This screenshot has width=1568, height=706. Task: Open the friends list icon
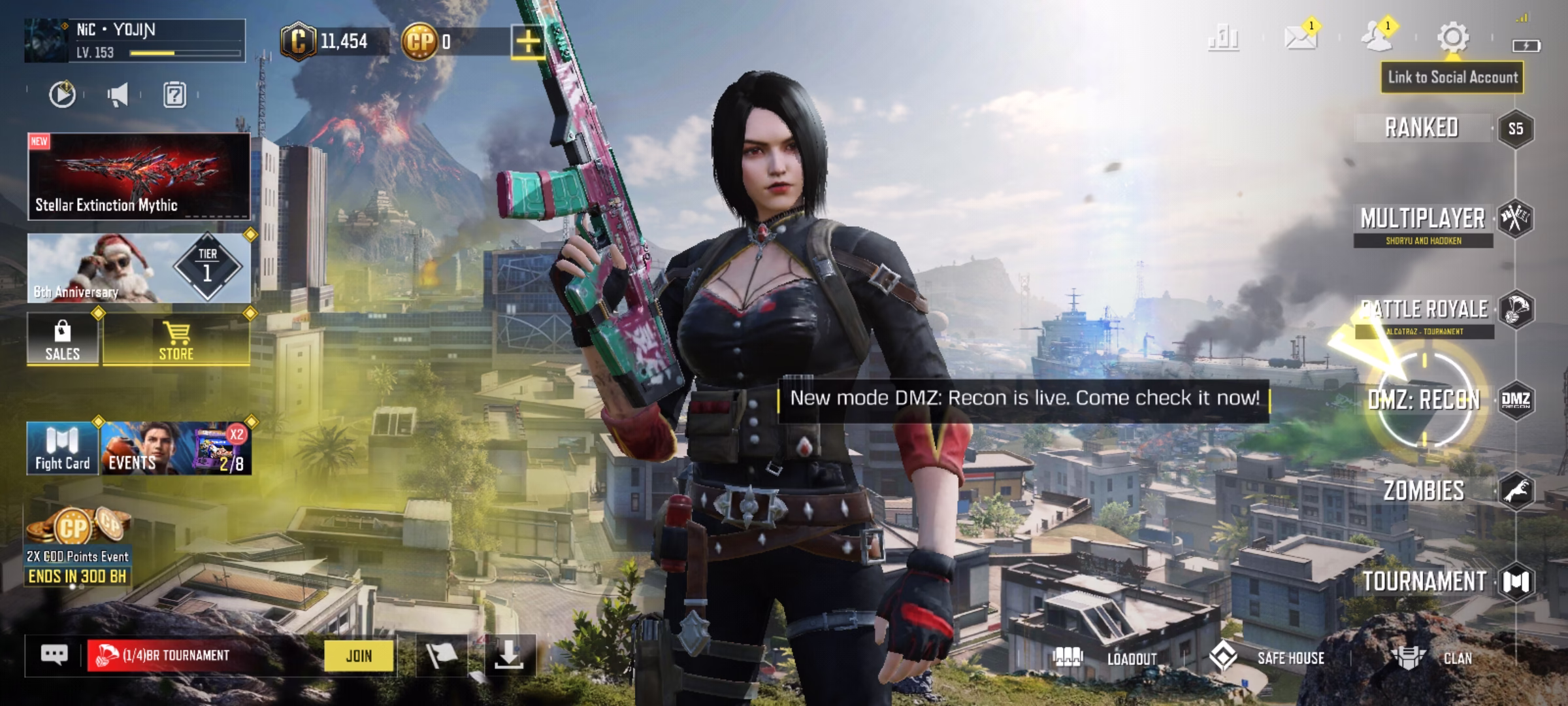[x=1377, y=37]
